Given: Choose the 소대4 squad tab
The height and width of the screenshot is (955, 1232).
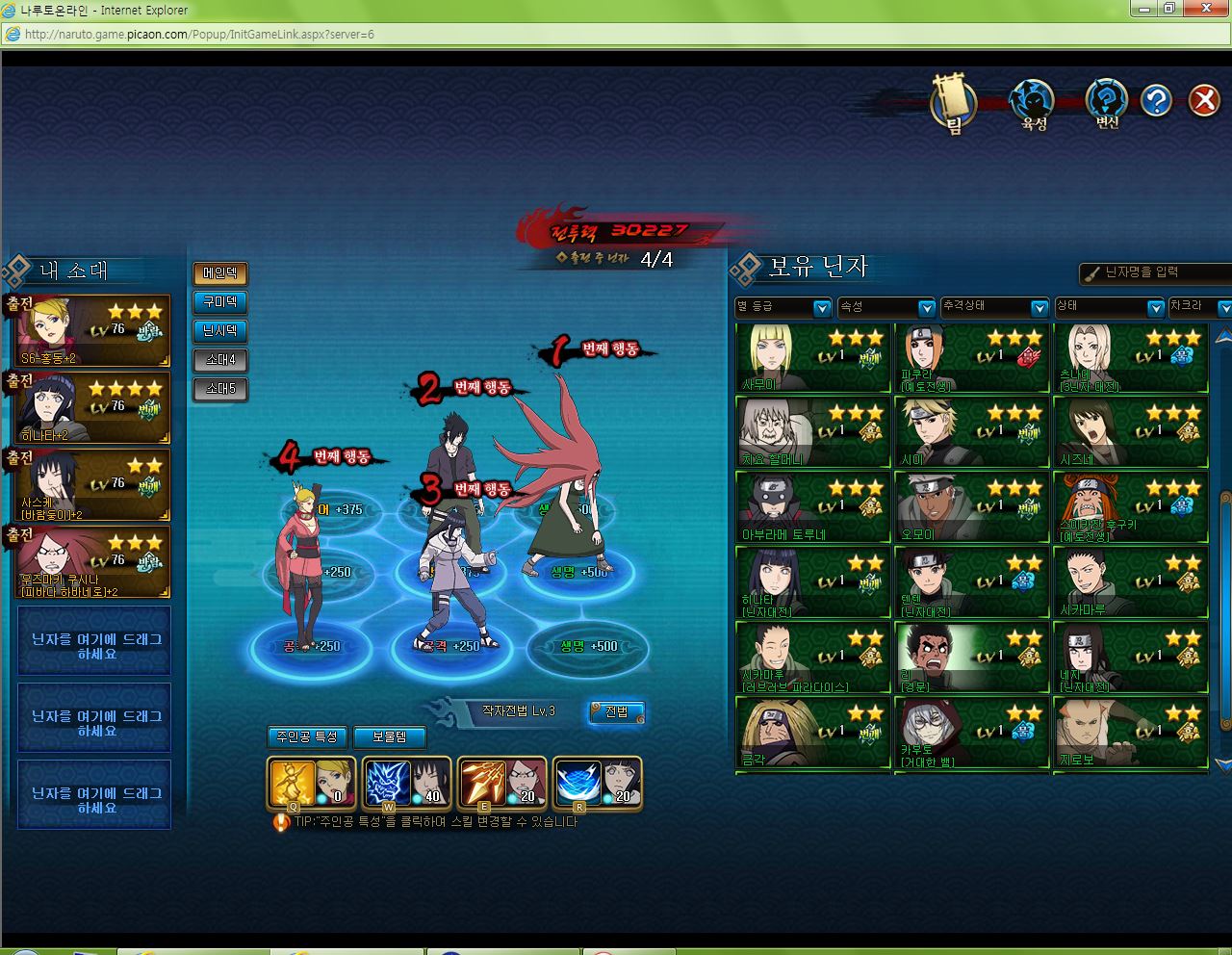Looking at the screenshot, I should 219,360.
